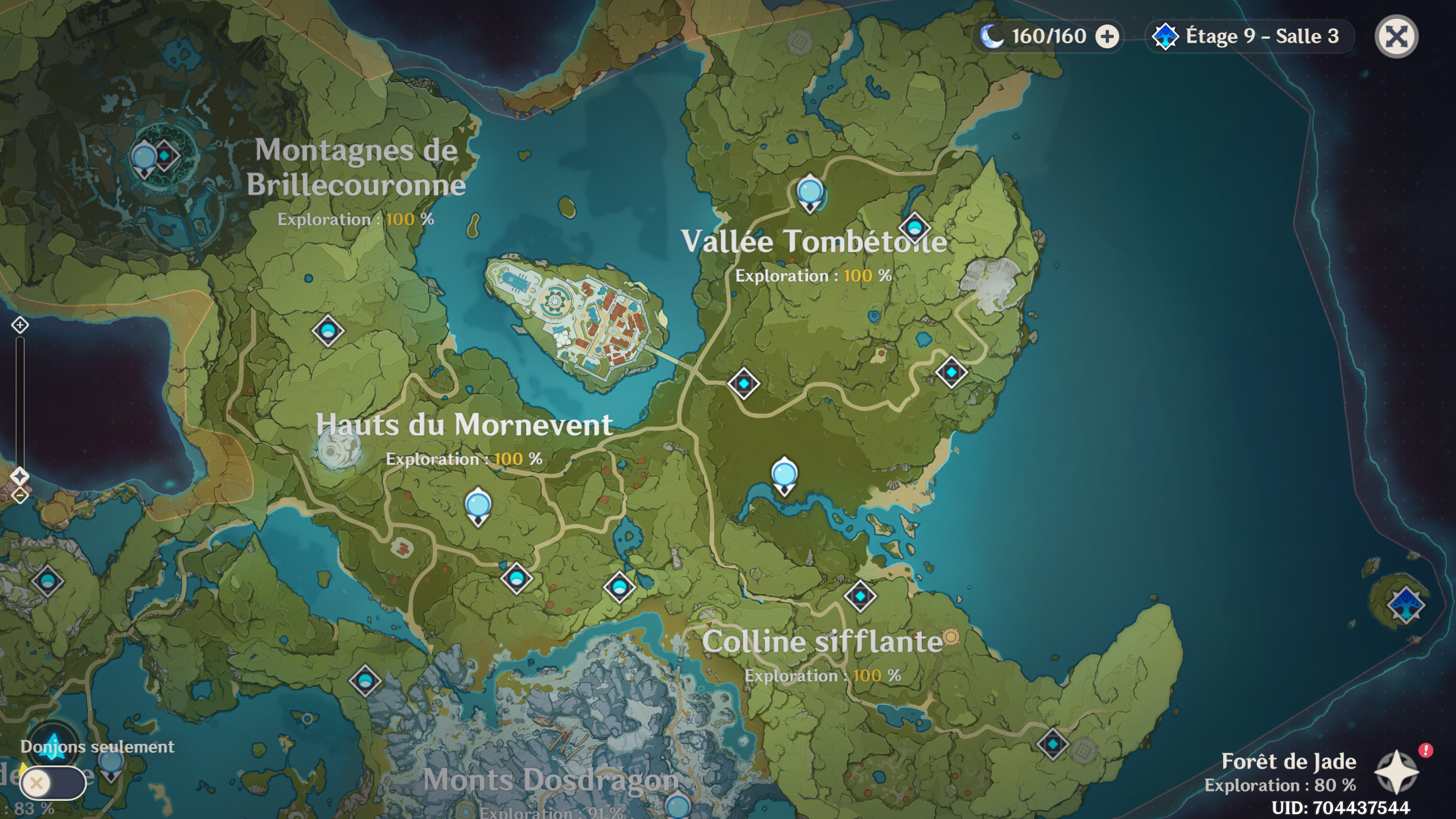Image resolution: width=1456 pixels, height=819 pixels.
Task: Click the zoom-in plus above the map slider
Action: [20, 325]
